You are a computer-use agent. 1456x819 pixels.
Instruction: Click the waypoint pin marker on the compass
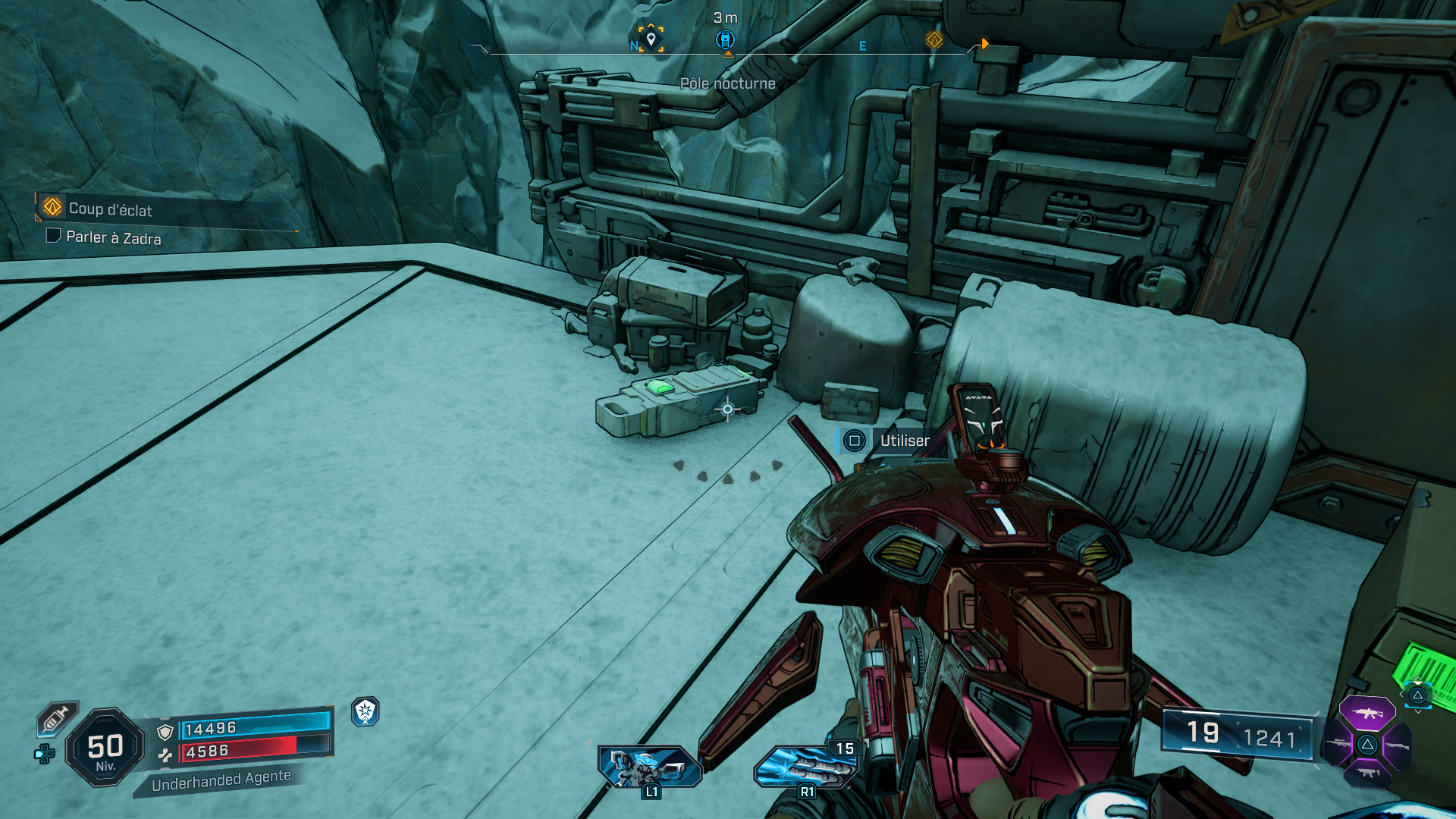(x=651, y=39)
